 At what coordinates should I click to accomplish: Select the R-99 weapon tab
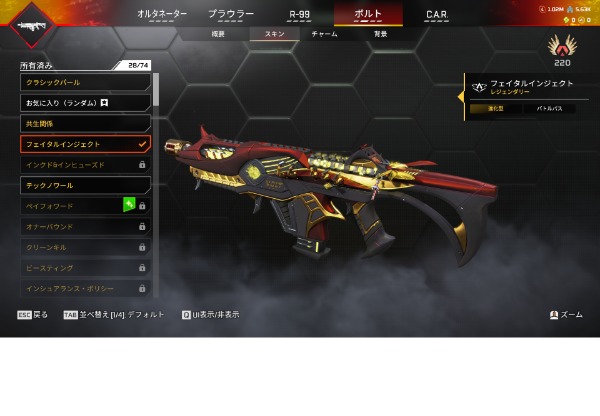(299, 15)
